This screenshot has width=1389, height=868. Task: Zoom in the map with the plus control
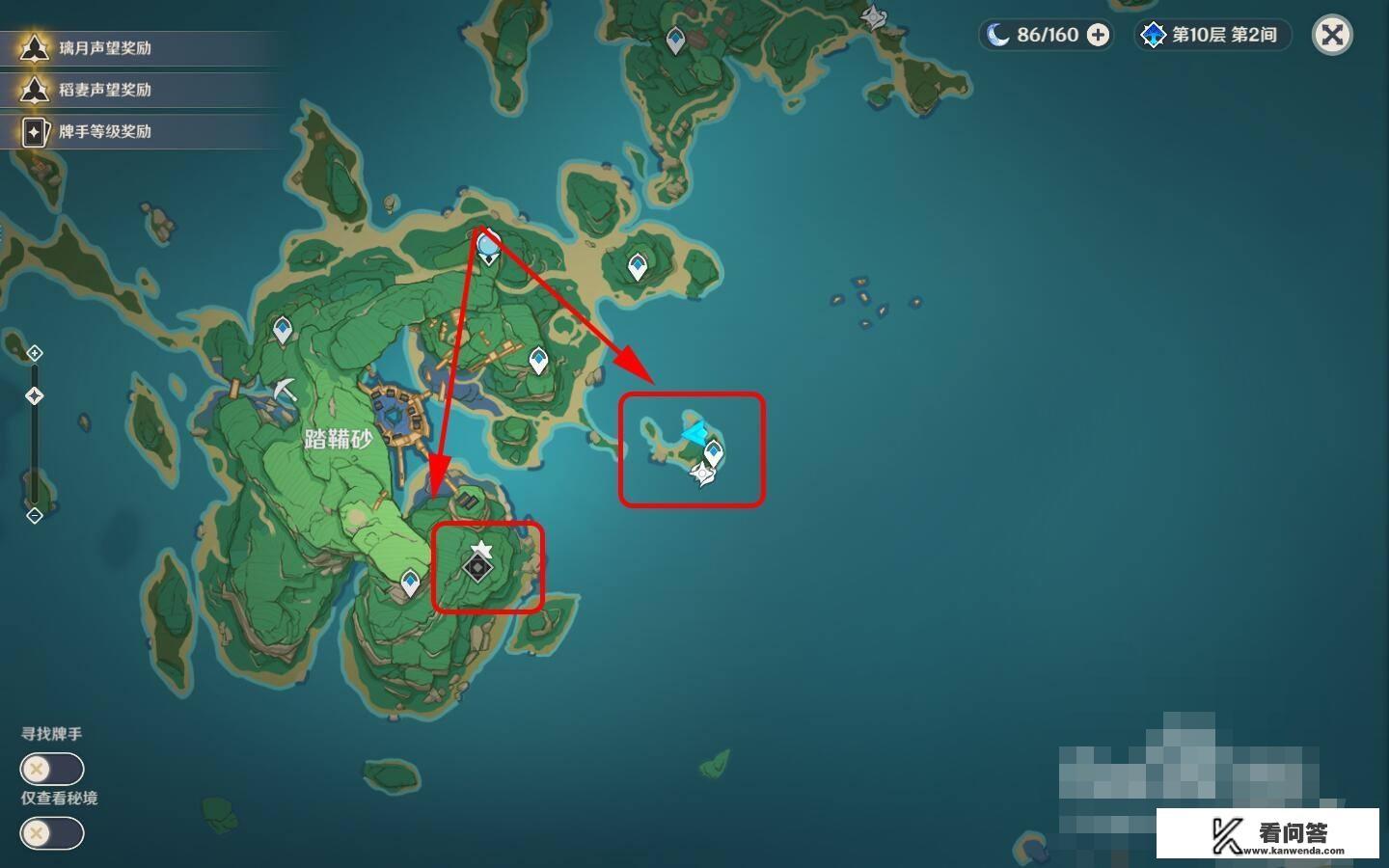coord(35,353)
